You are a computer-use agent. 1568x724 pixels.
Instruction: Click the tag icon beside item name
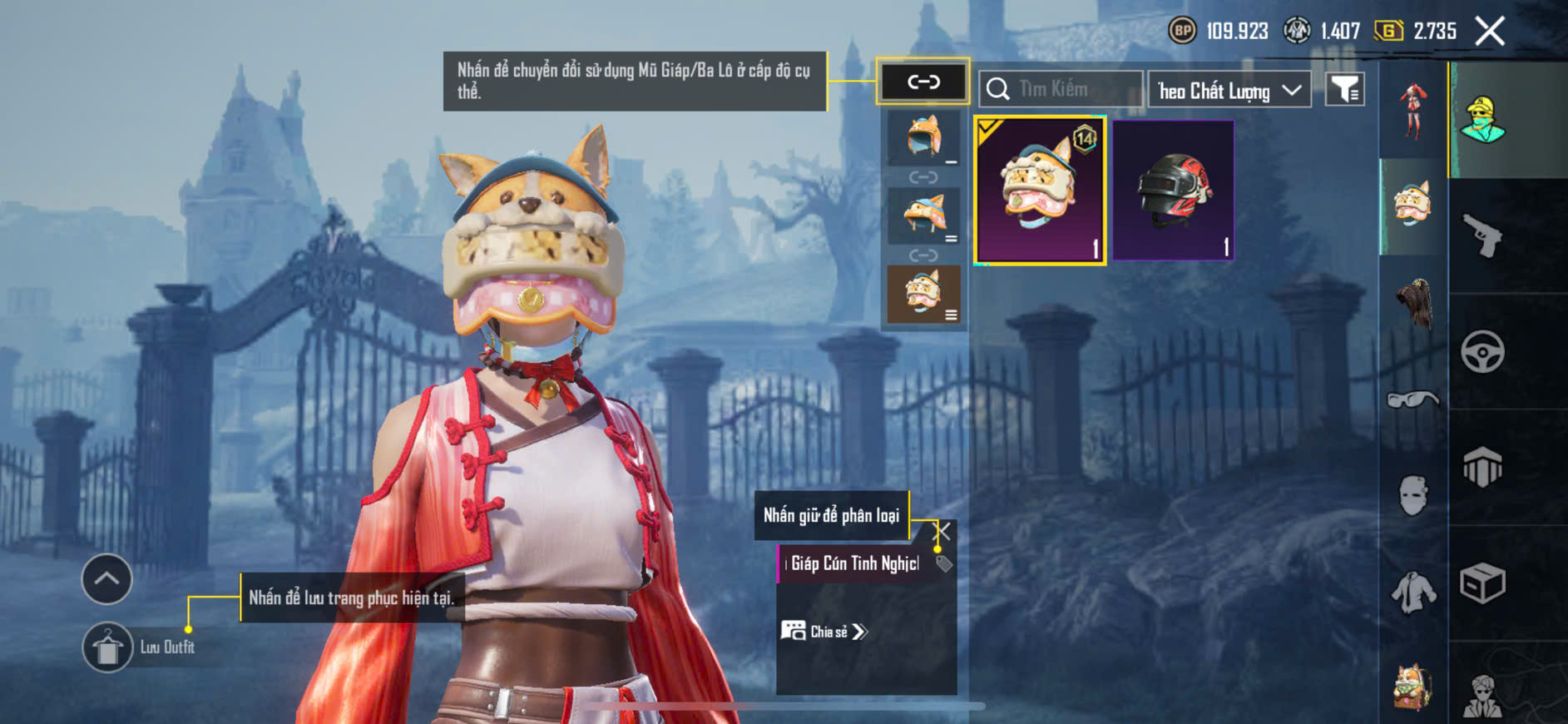click(x=943, y=563)
